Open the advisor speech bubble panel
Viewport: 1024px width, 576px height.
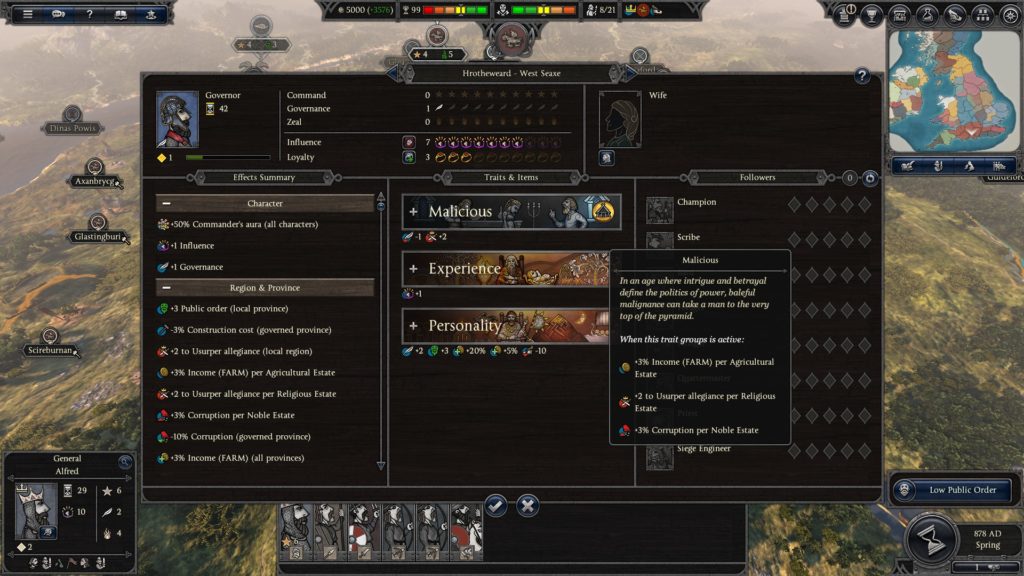[59, 14]
